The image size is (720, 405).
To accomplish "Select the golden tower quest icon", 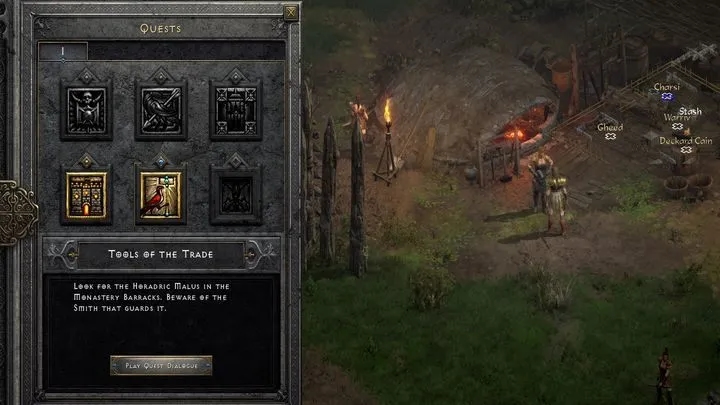I will point(86,194).
